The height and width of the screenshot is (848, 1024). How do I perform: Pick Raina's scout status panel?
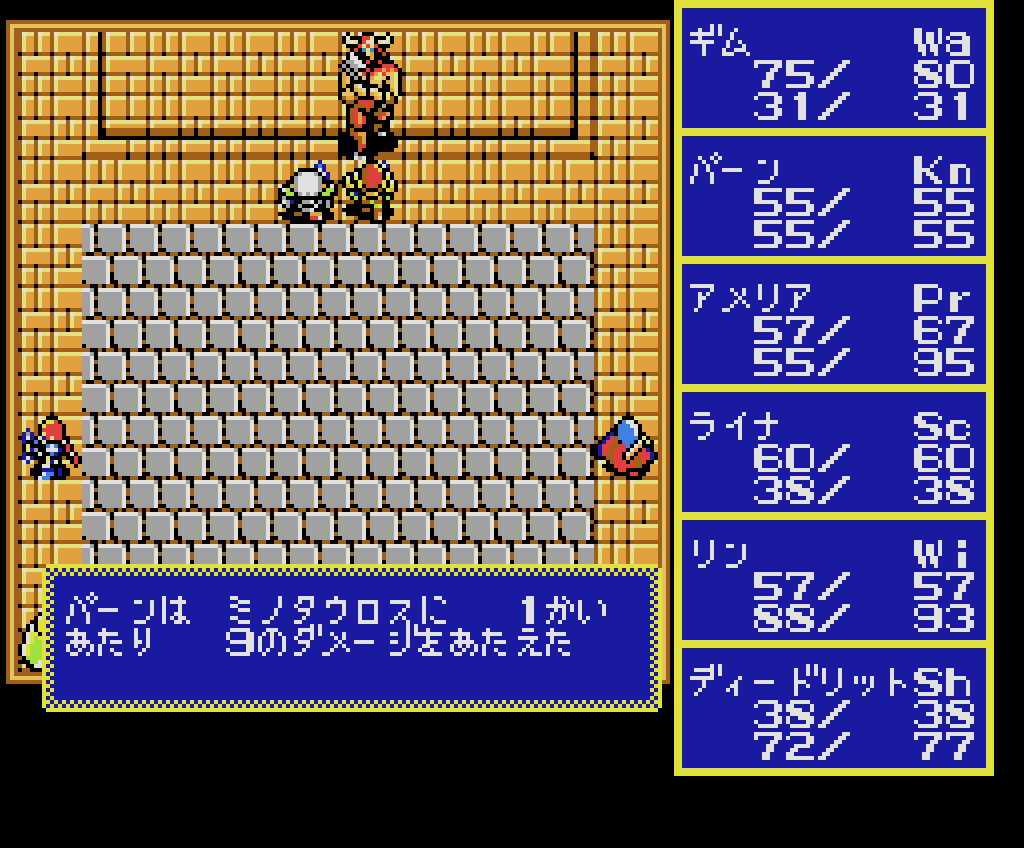click(x=833, y=456)
